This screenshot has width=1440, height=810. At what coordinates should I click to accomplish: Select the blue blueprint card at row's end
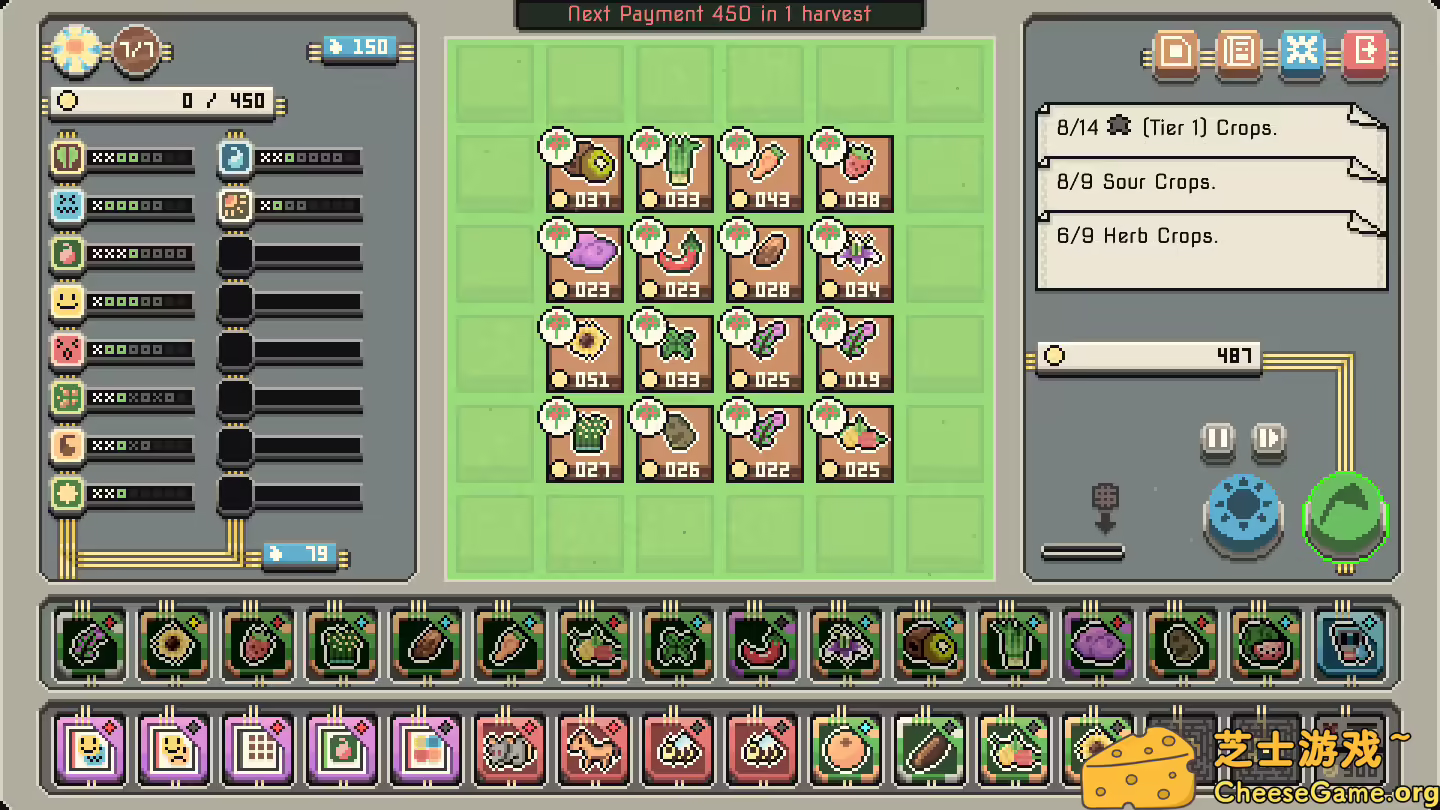tap(1349, 644)
